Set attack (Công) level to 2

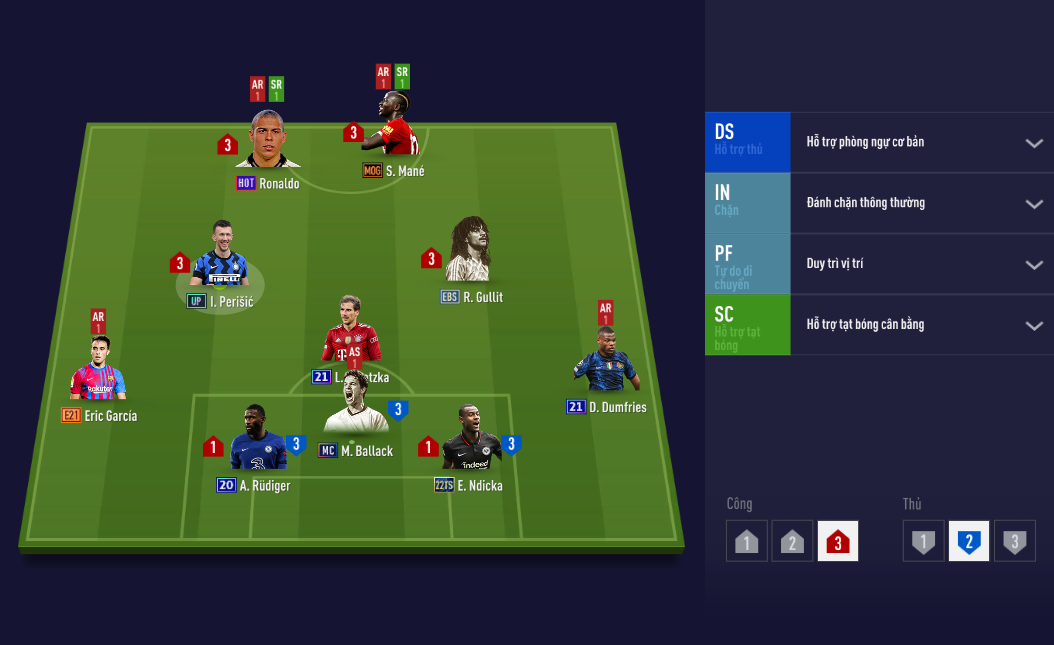click(792, 541)
